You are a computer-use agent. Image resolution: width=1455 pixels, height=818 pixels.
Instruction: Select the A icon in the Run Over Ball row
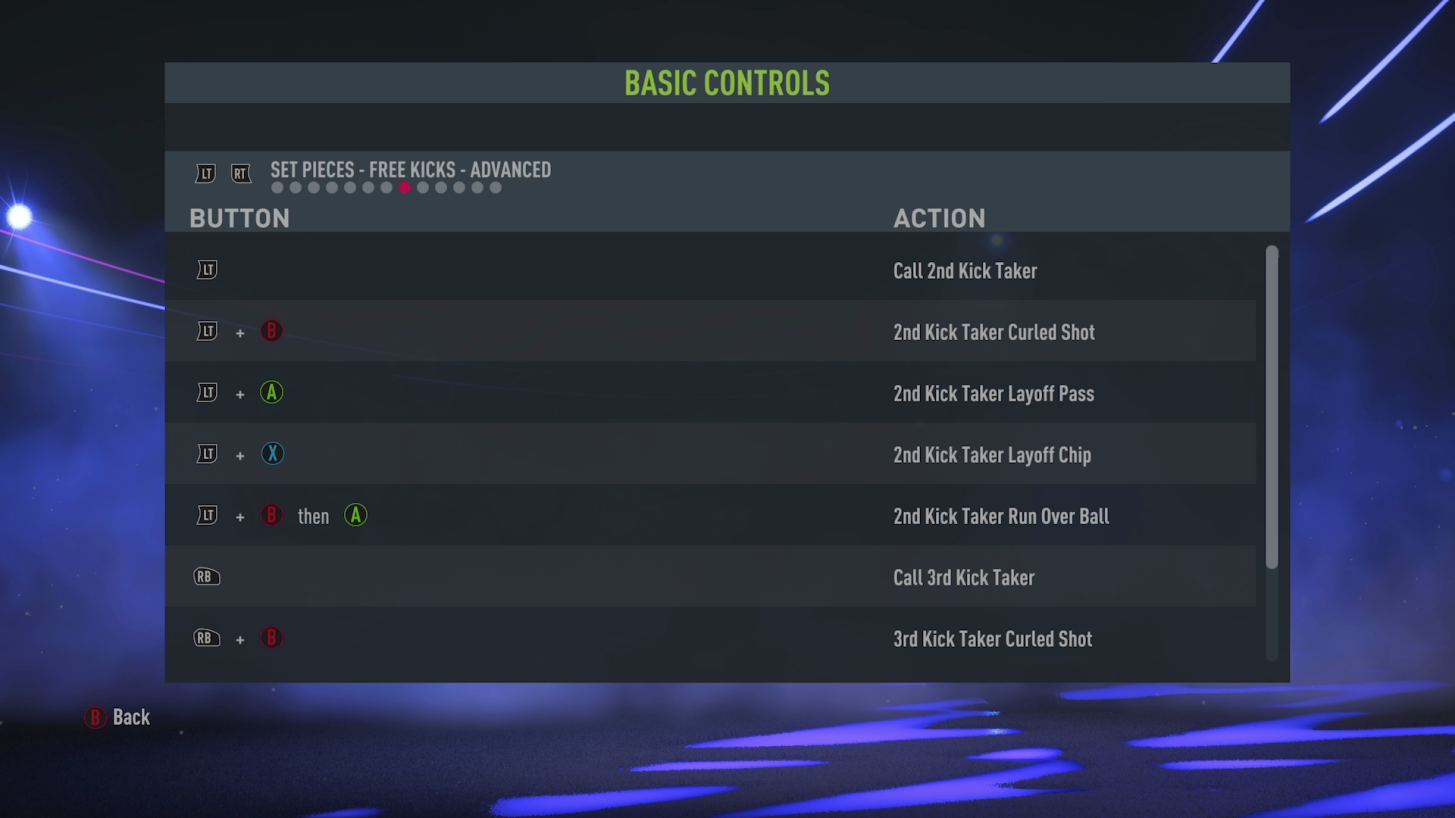click(x=356, y=516)
